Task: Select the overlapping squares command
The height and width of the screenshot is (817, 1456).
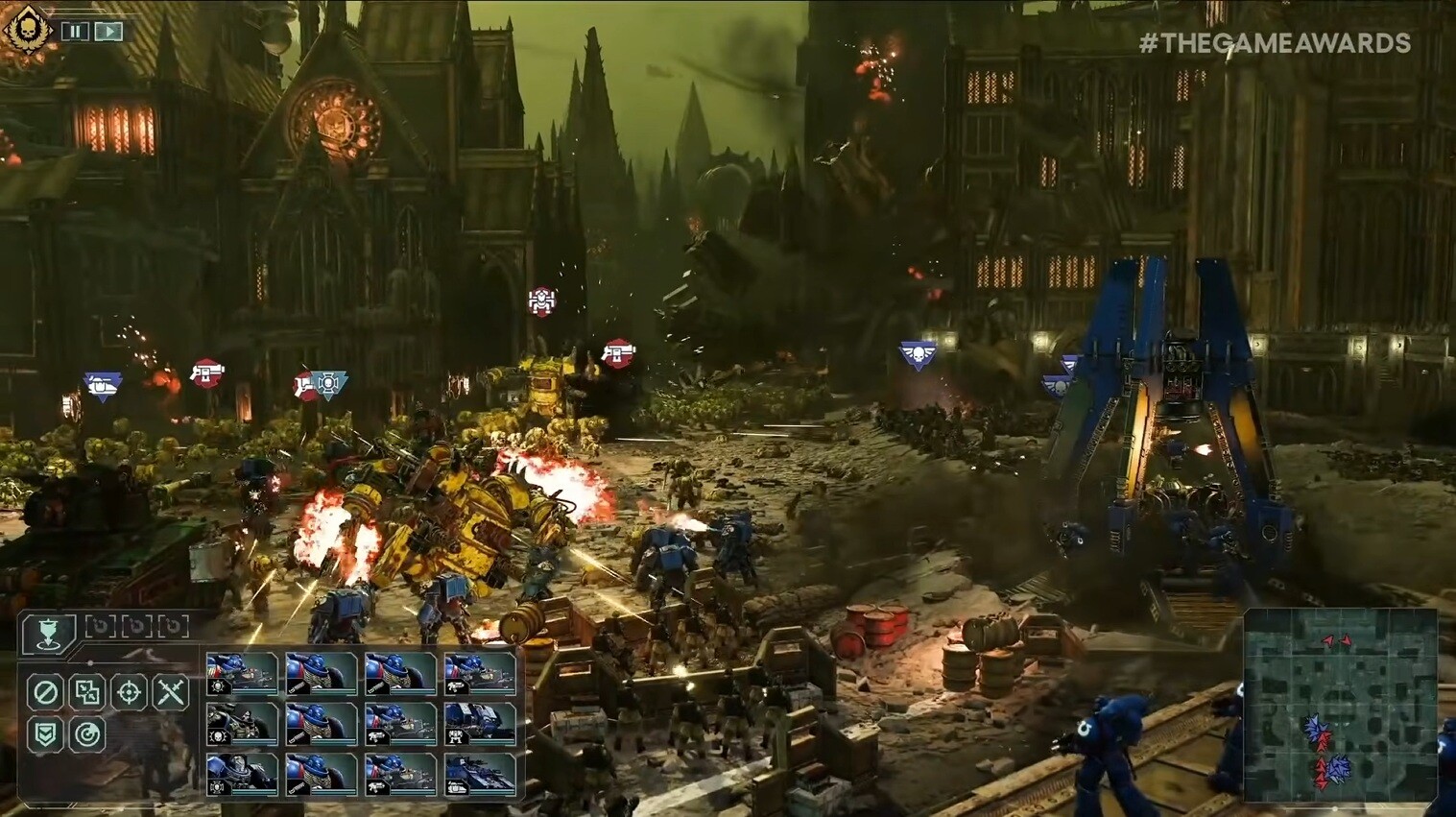Action: [x=87, y=691]
